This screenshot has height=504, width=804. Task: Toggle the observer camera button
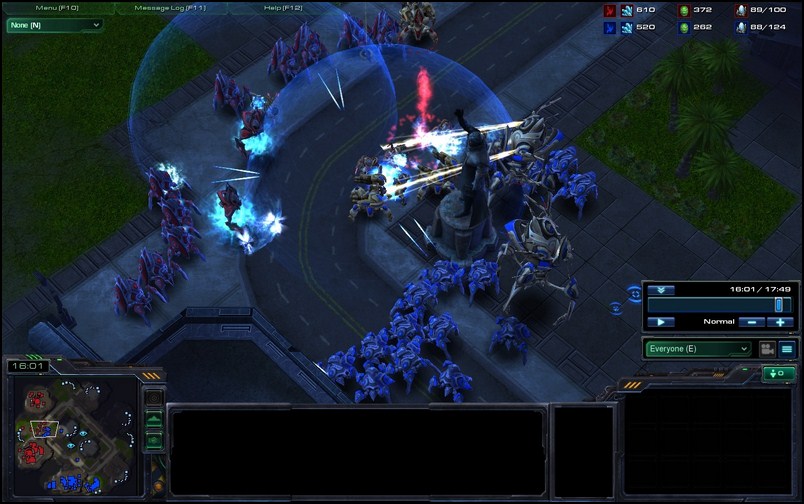(767, 349)
